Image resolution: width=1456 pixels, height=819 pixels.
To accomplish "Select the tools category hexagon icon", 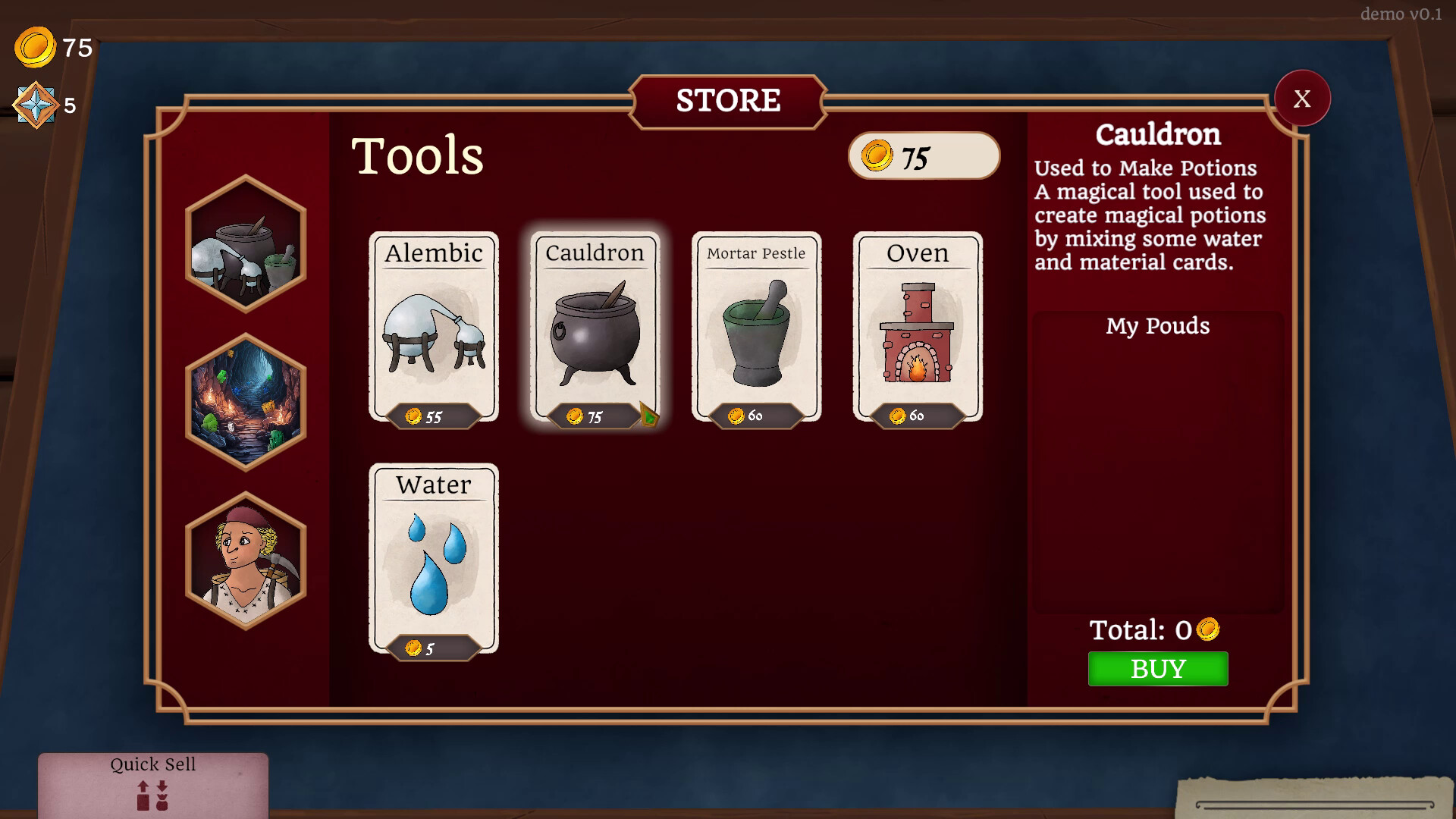I will click(x=246, y=245).
